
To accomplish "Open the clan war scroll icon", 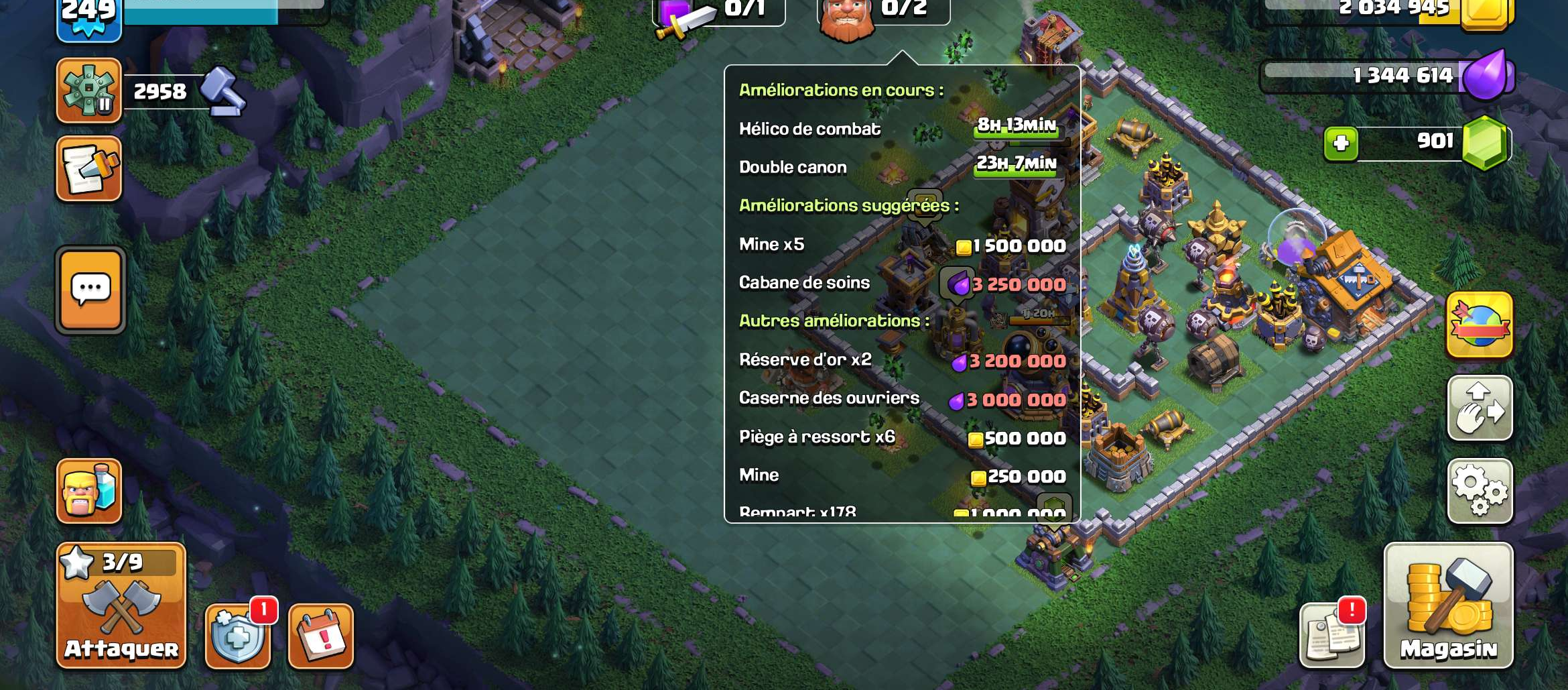I will point(89,168).
